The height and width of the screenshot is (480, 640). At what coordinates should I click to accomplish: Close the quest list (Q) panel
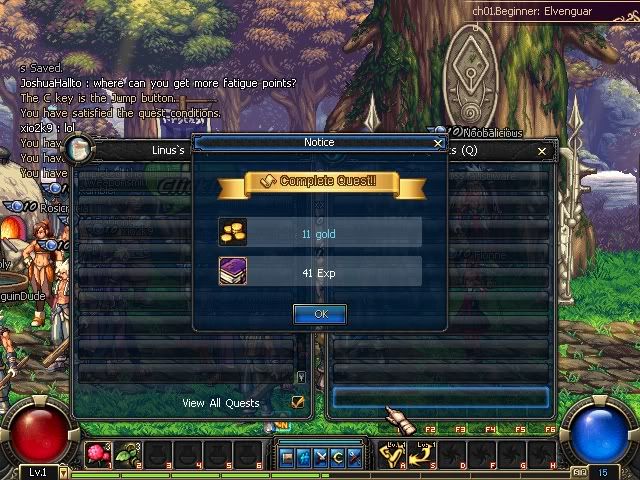pyautogui.click(x=542, y=151)
